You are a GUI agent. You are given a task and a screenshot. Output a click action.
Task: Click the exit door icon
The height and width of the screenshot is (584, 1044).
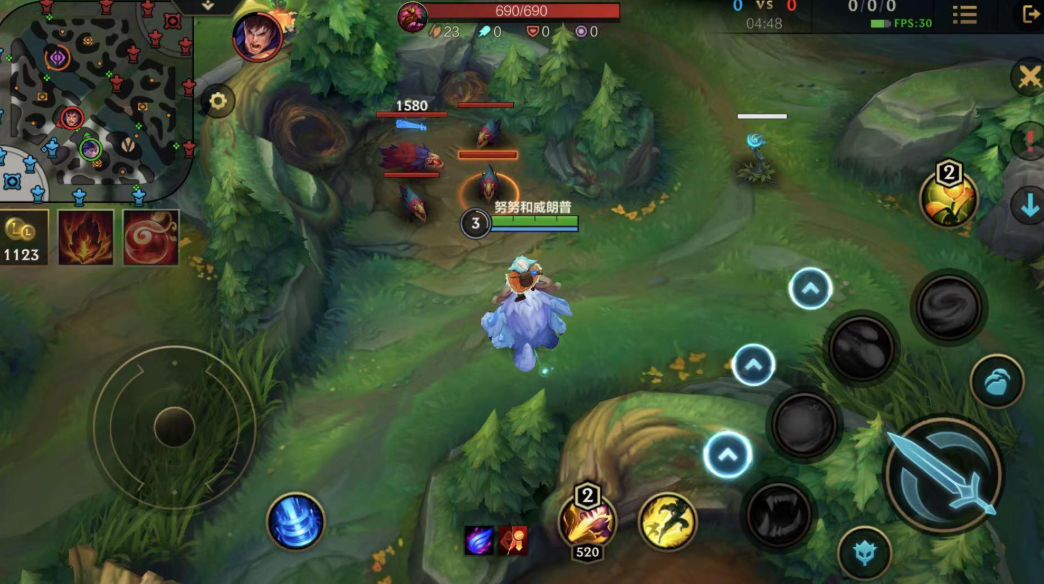pyautogui.click(x=1030, y=14)
